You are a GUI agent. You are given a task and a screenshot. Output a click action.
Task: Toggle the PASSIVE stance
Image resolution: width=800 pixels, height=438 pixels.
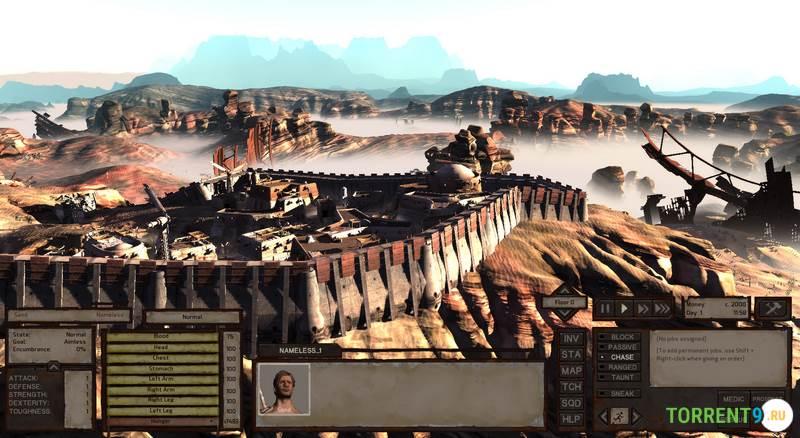[621, 347]
